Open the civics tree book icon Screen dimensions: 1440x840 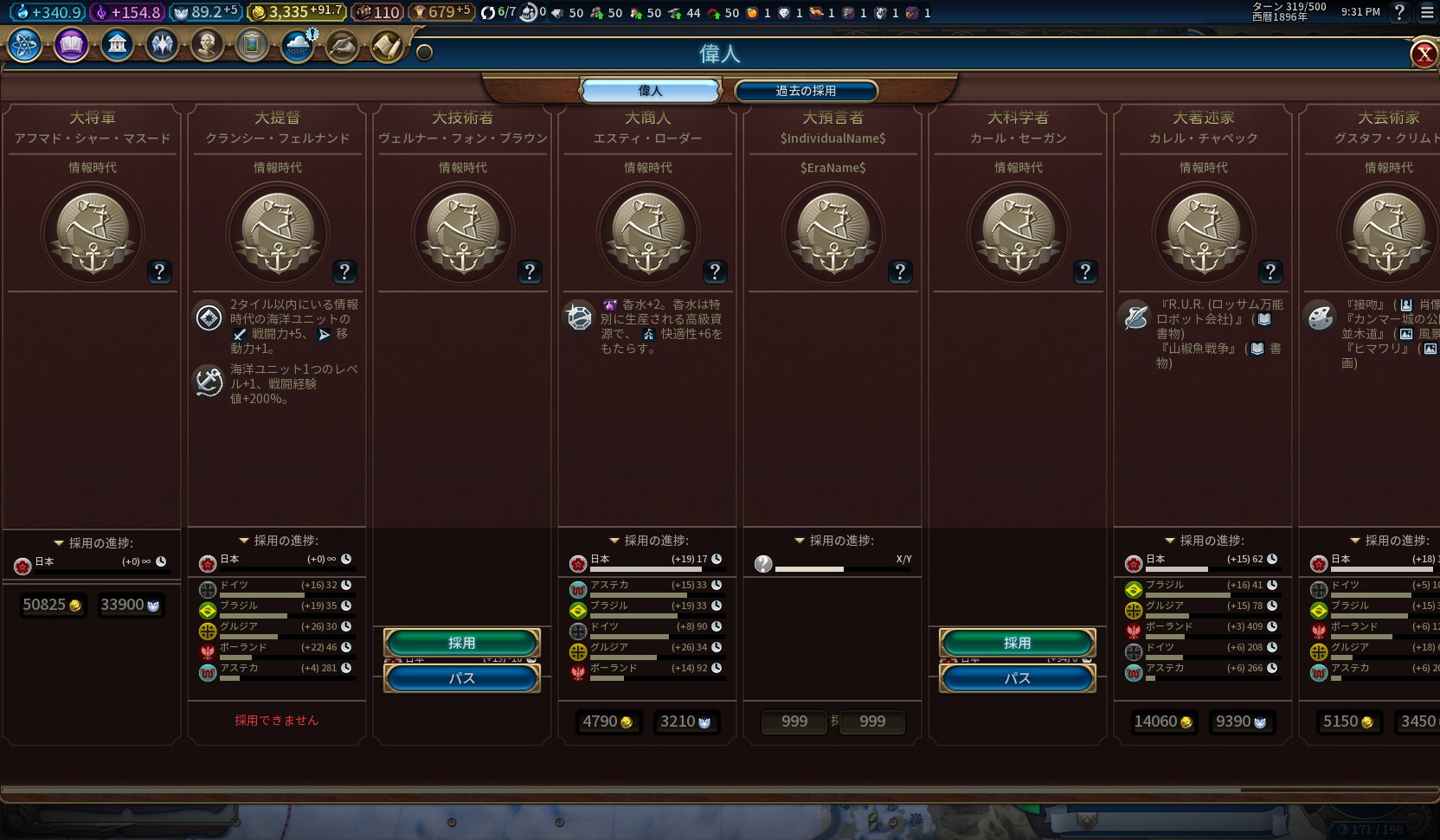[x=71, y=44]
